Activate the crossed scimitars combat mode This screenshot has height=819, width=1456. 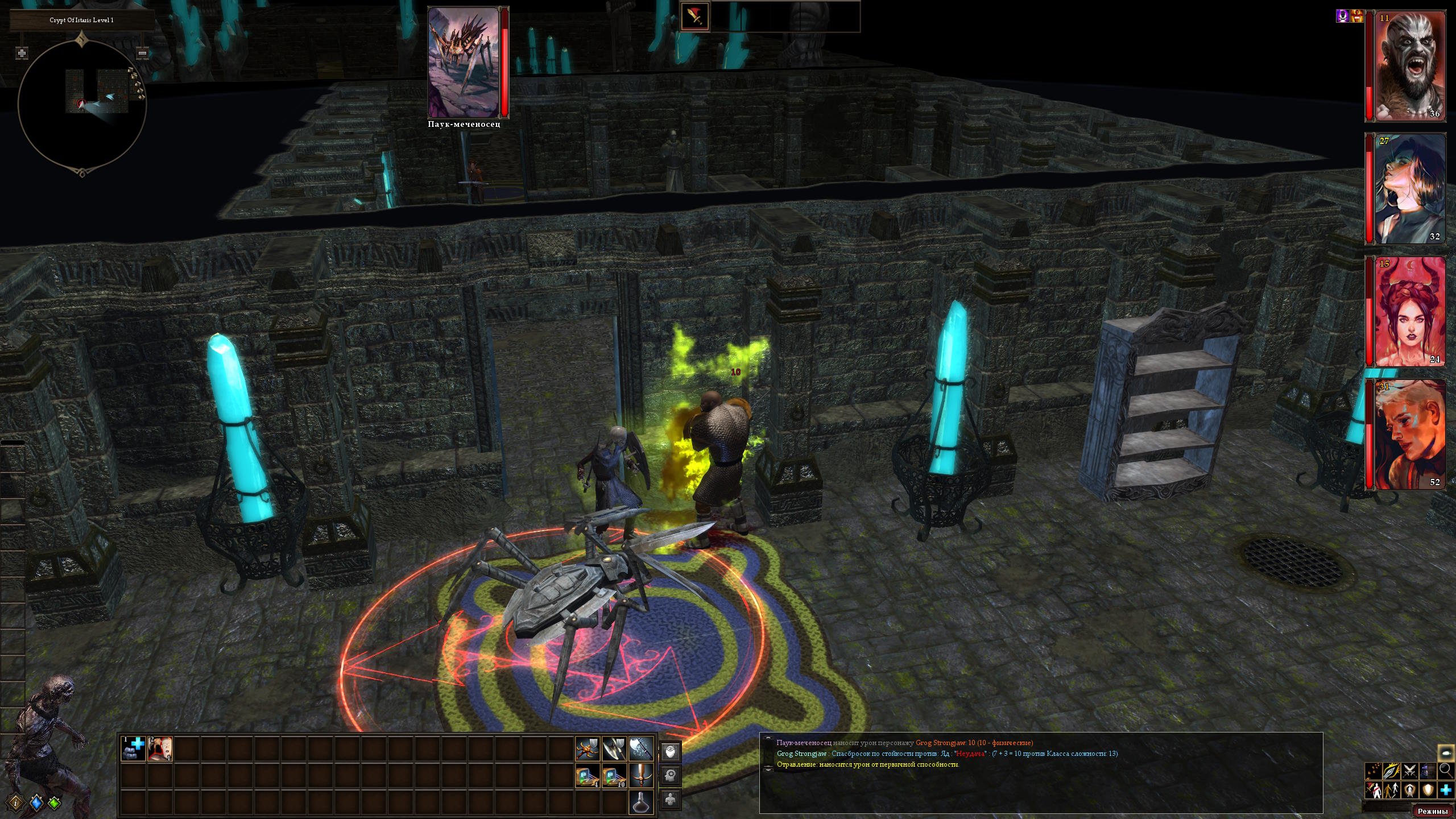coord(1409,771)
